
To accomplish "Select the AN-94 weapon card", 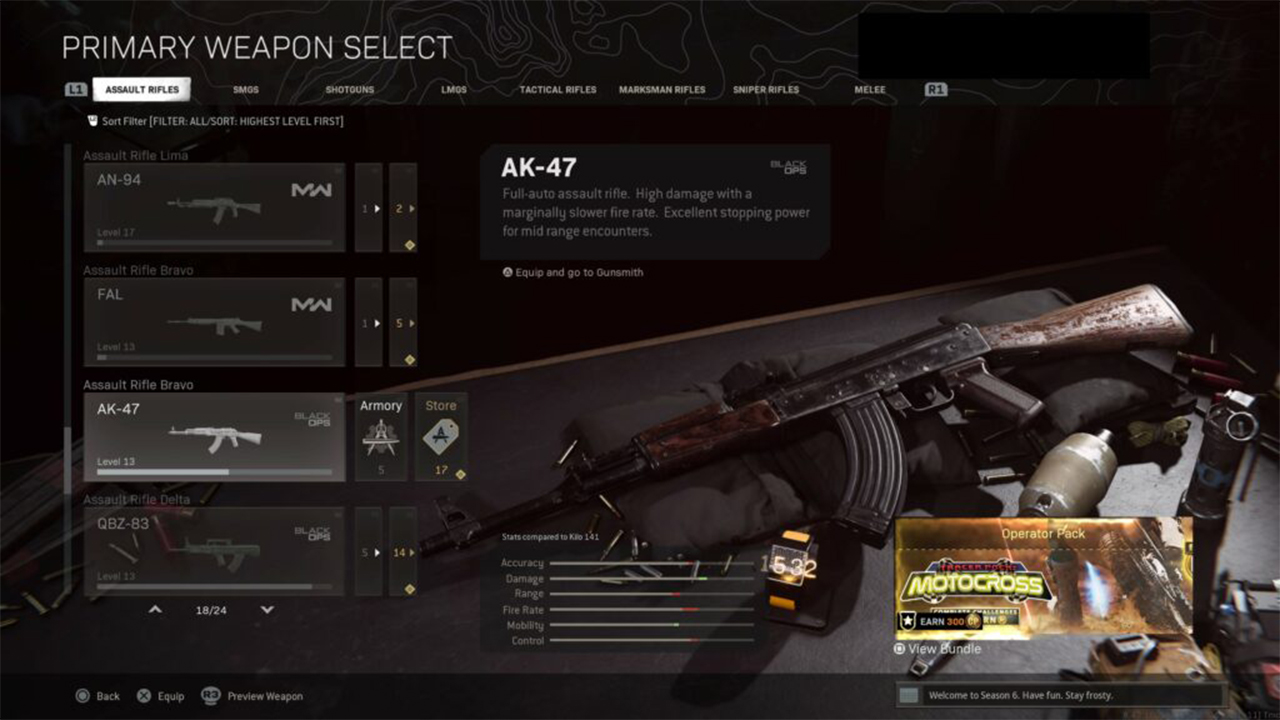I will pyautogui.click(x=214, y=207).
